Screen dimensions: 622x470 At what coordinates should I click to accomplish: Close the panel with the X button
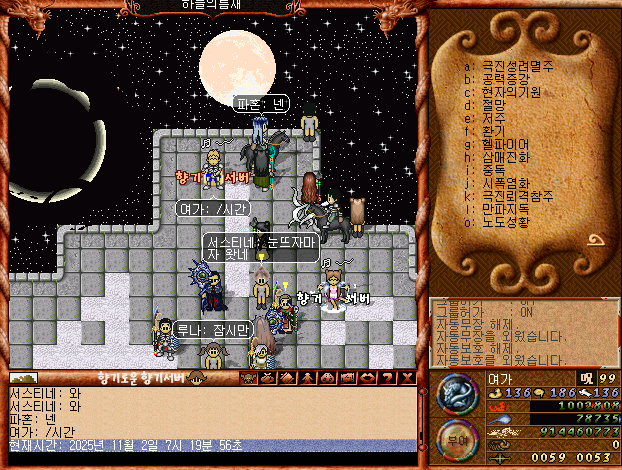tap(407, 378)
